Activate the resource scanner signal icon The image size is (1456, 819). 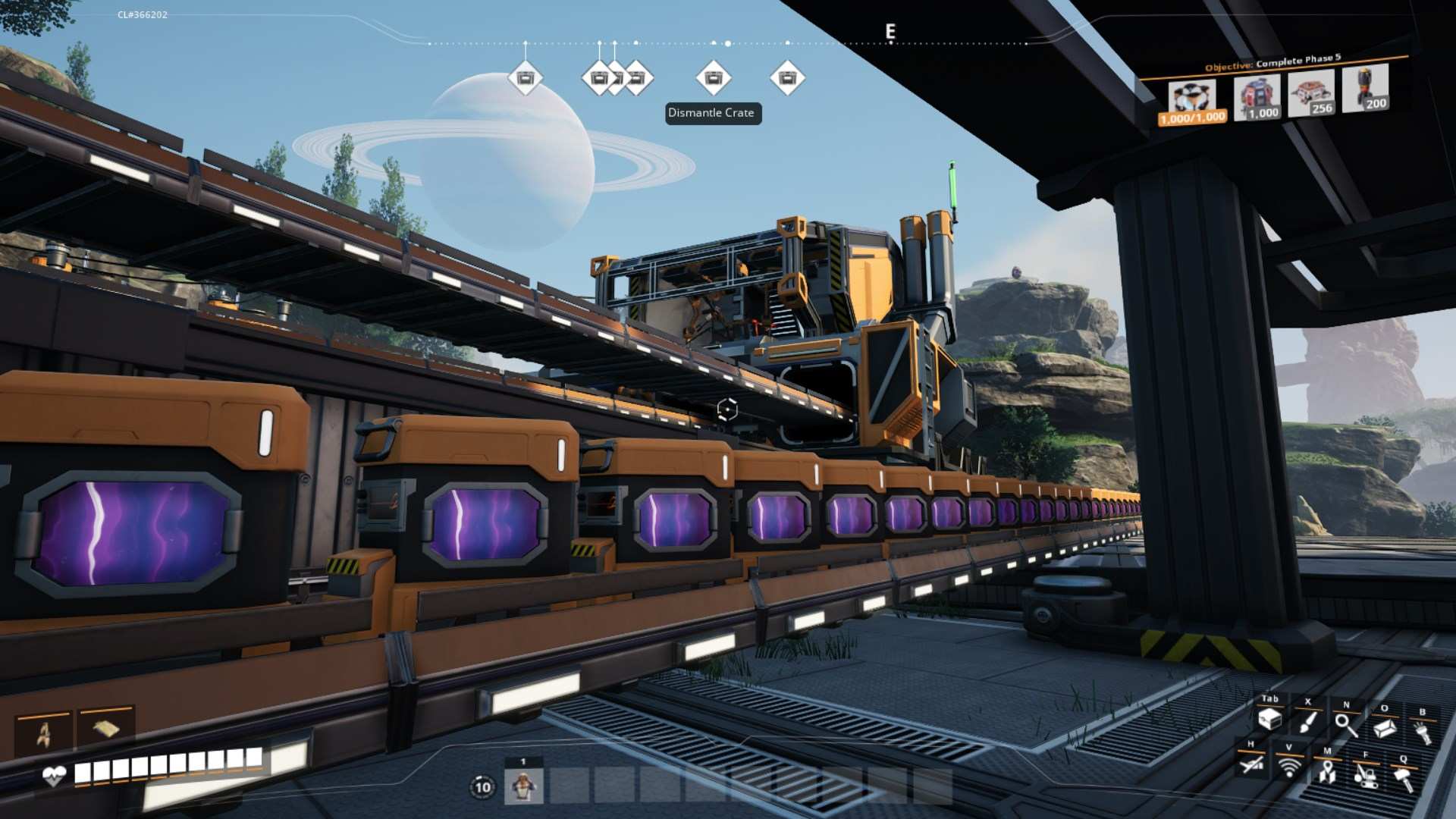(1288, 767)
